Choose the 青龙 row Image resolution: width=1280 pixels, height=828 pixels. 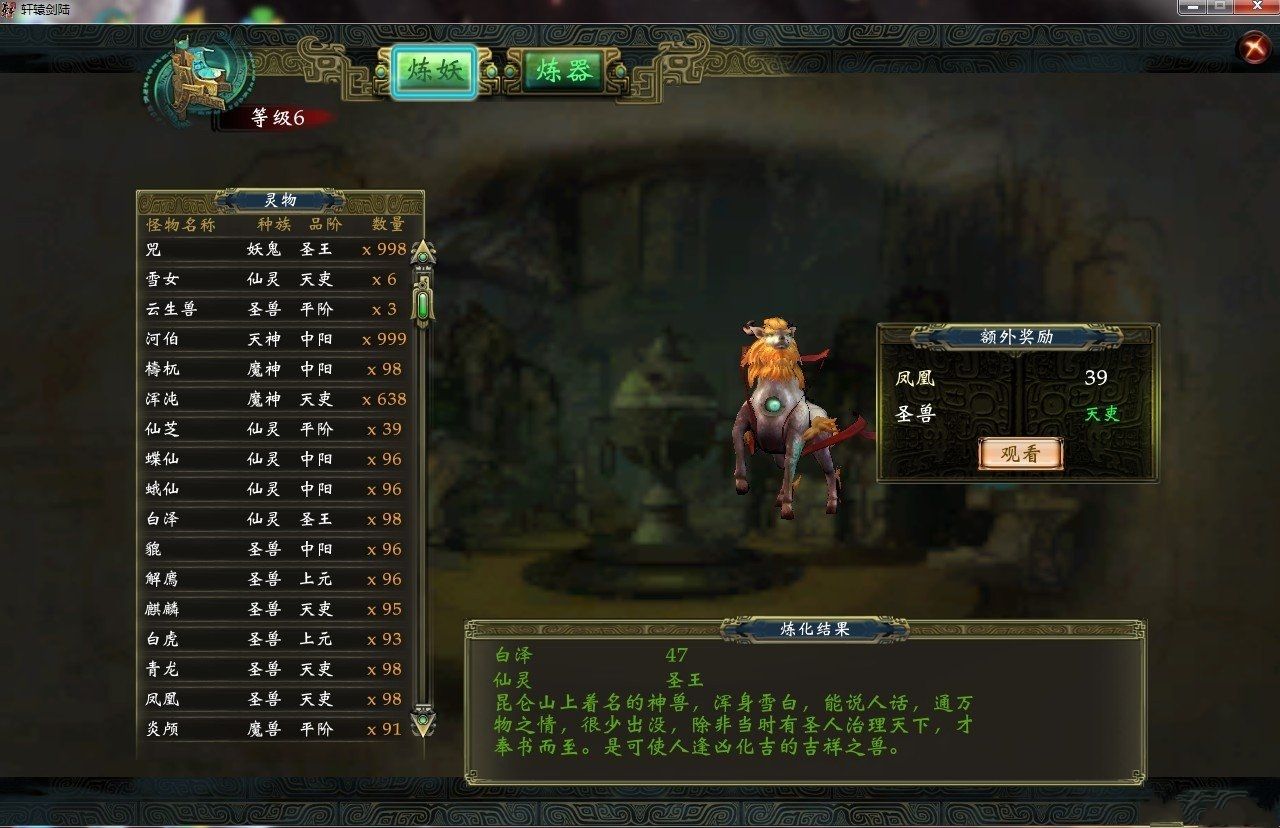coord(275,669)
